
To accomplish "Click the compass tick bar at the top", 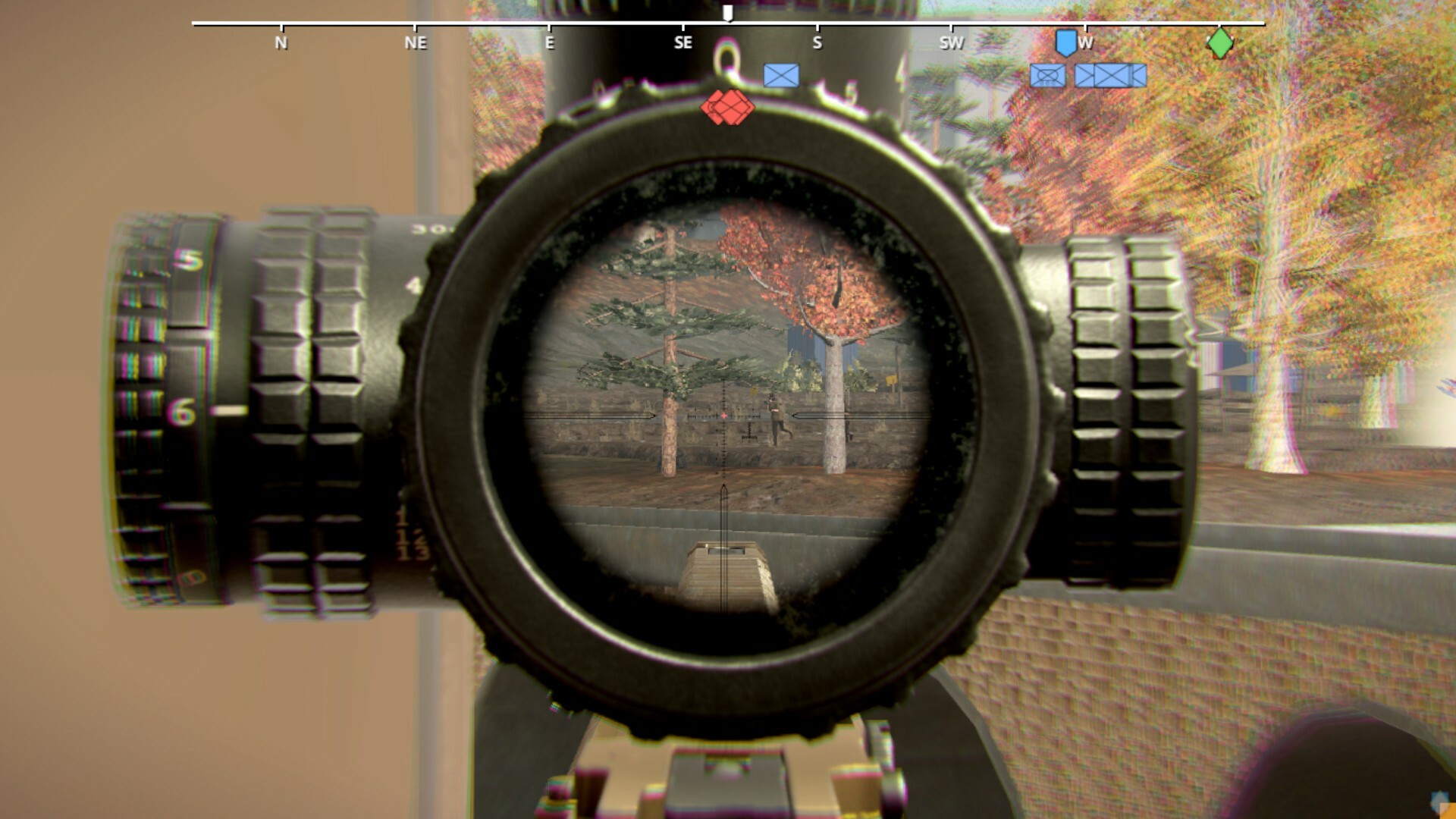I will 728,24.
